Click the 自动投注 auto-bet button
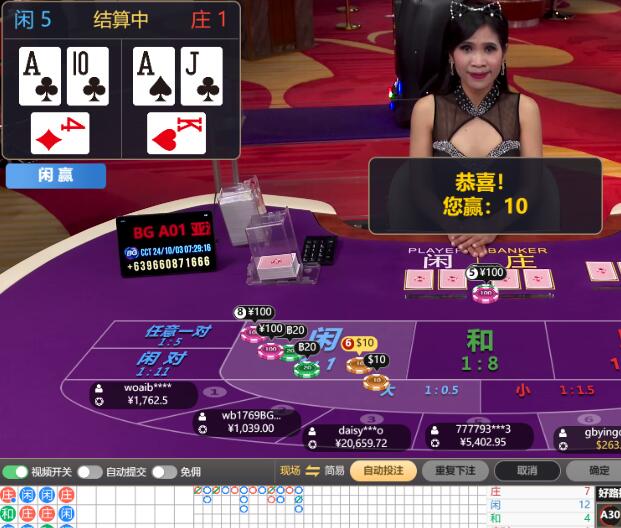The image size is (621, 528). point(383,470)
